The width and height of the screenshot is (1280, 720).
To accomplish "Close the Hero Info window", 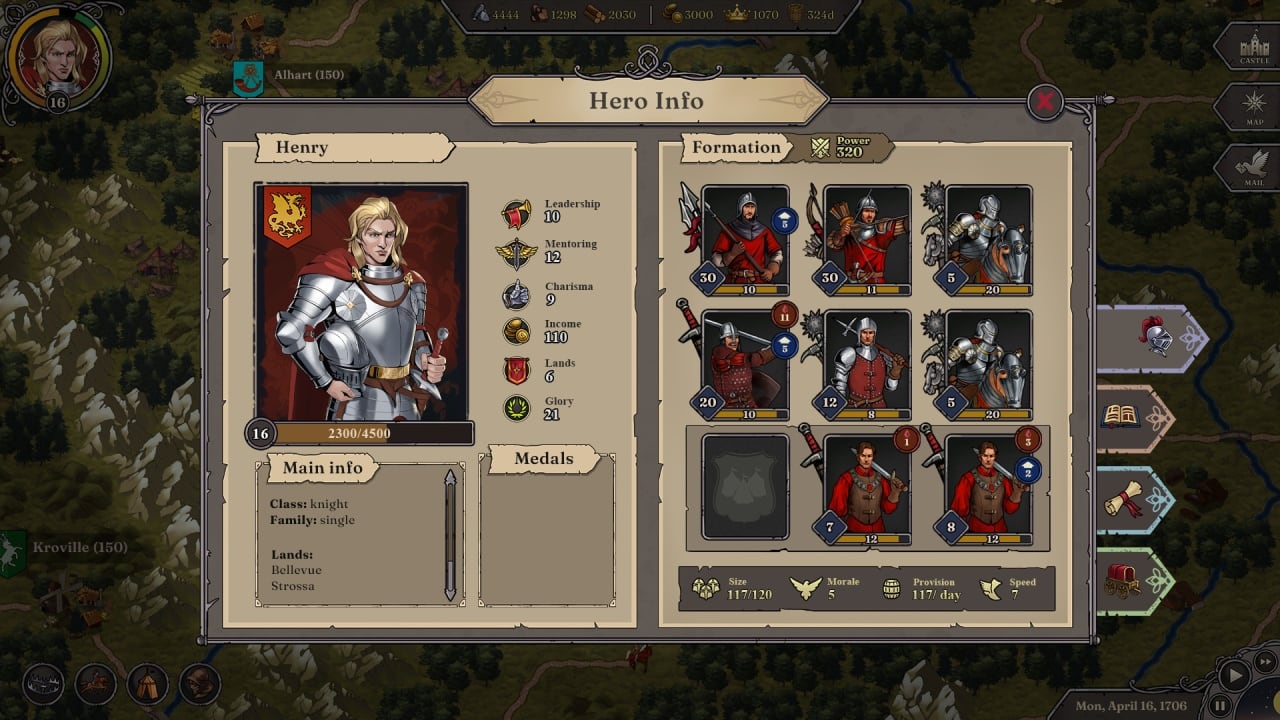I will (x=1045, y=101).
